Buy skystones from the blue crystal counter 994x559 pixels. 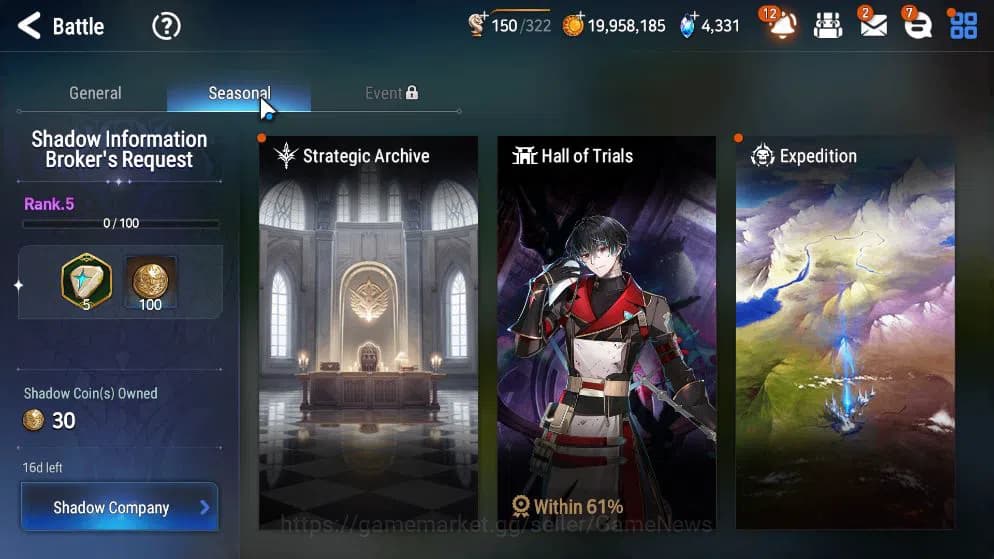pos(709,26)
